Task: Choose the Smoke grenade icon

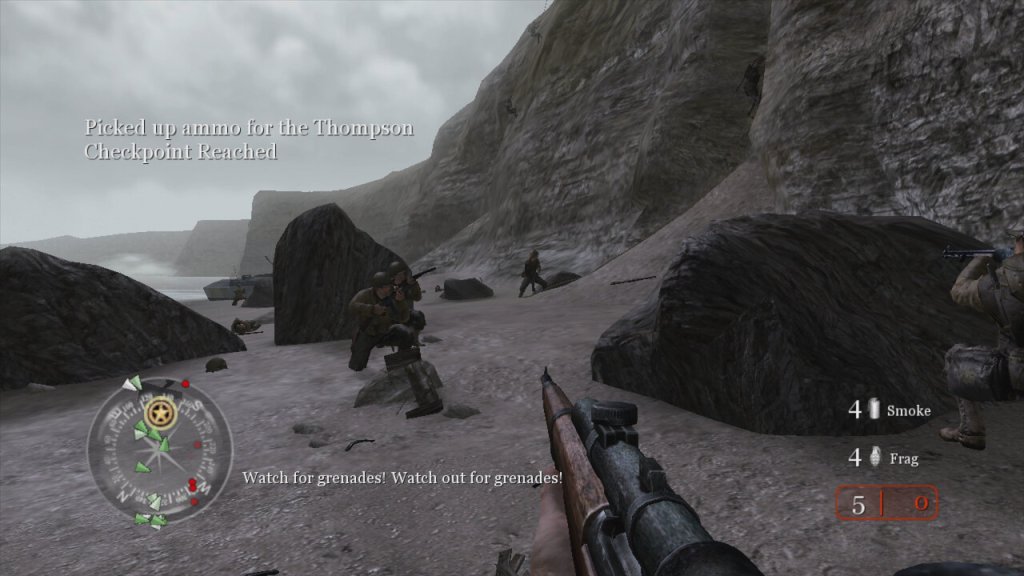Action: (x=874, y=409)
